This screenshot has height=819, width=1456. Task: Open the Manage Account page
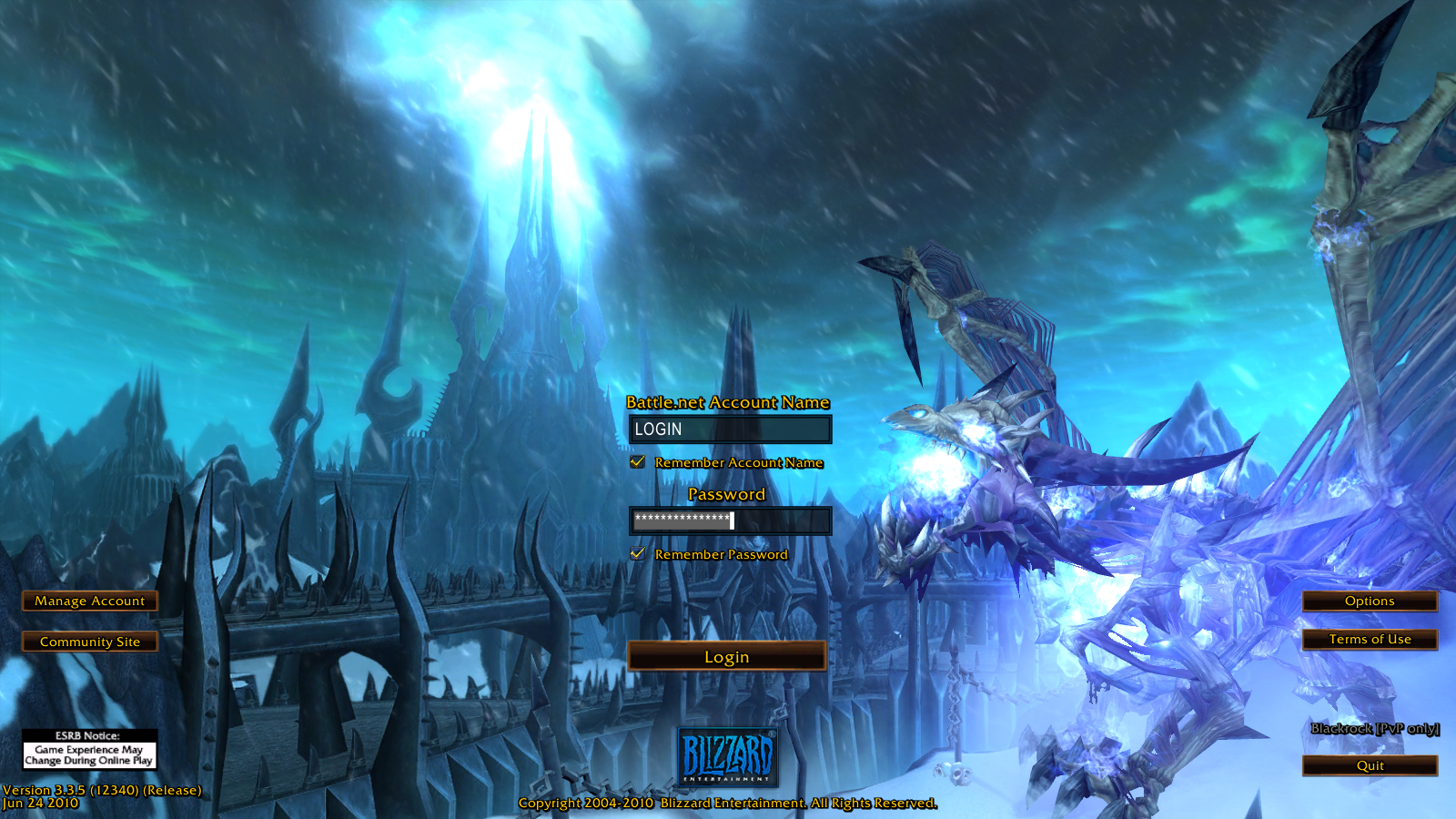coord(89,601)
